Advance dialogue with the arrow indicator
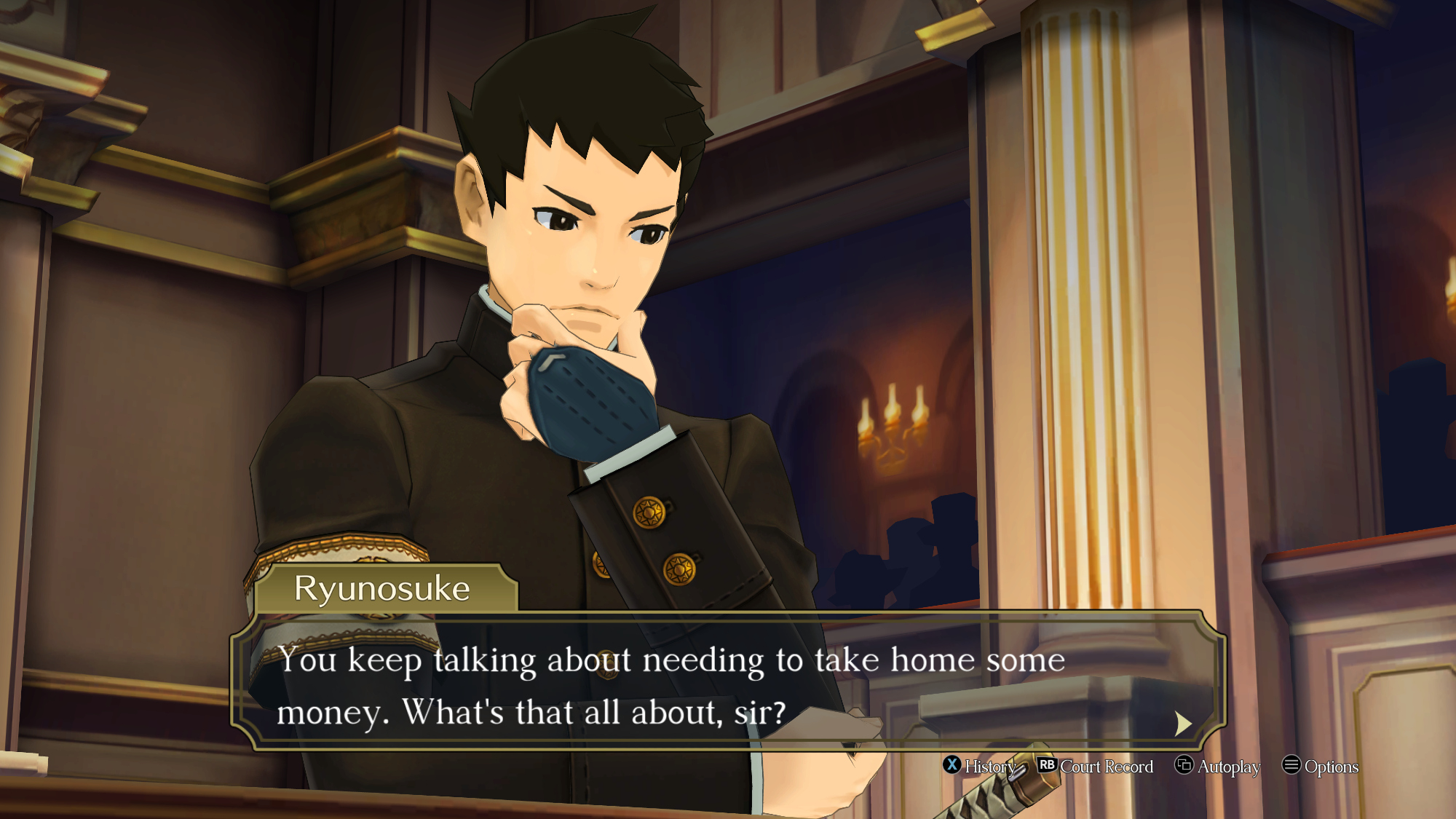This screenshot has height=819, width=1456. [1183, 723]
